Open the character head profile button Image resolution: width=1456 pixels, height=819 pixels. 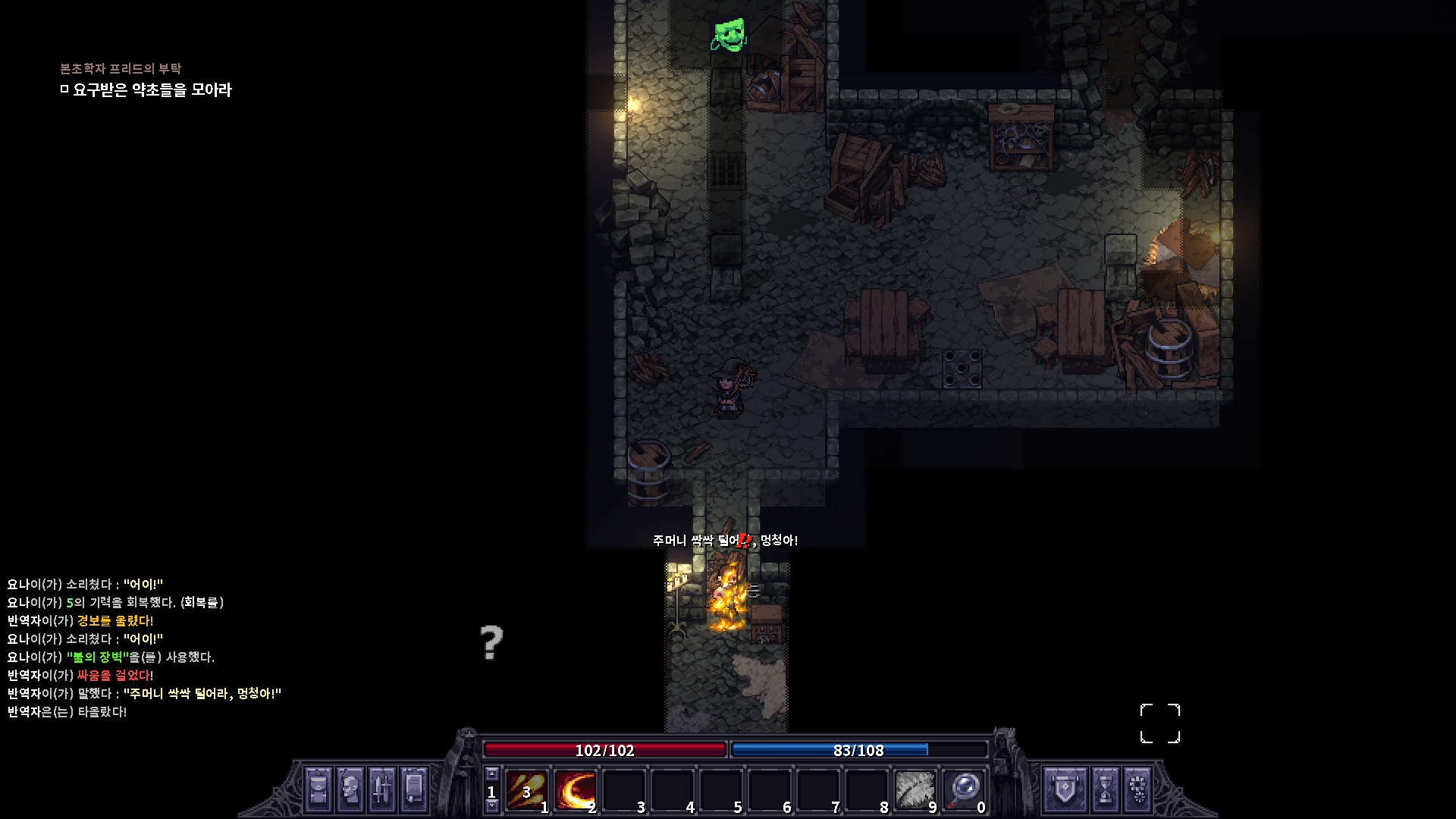[350, 790]
